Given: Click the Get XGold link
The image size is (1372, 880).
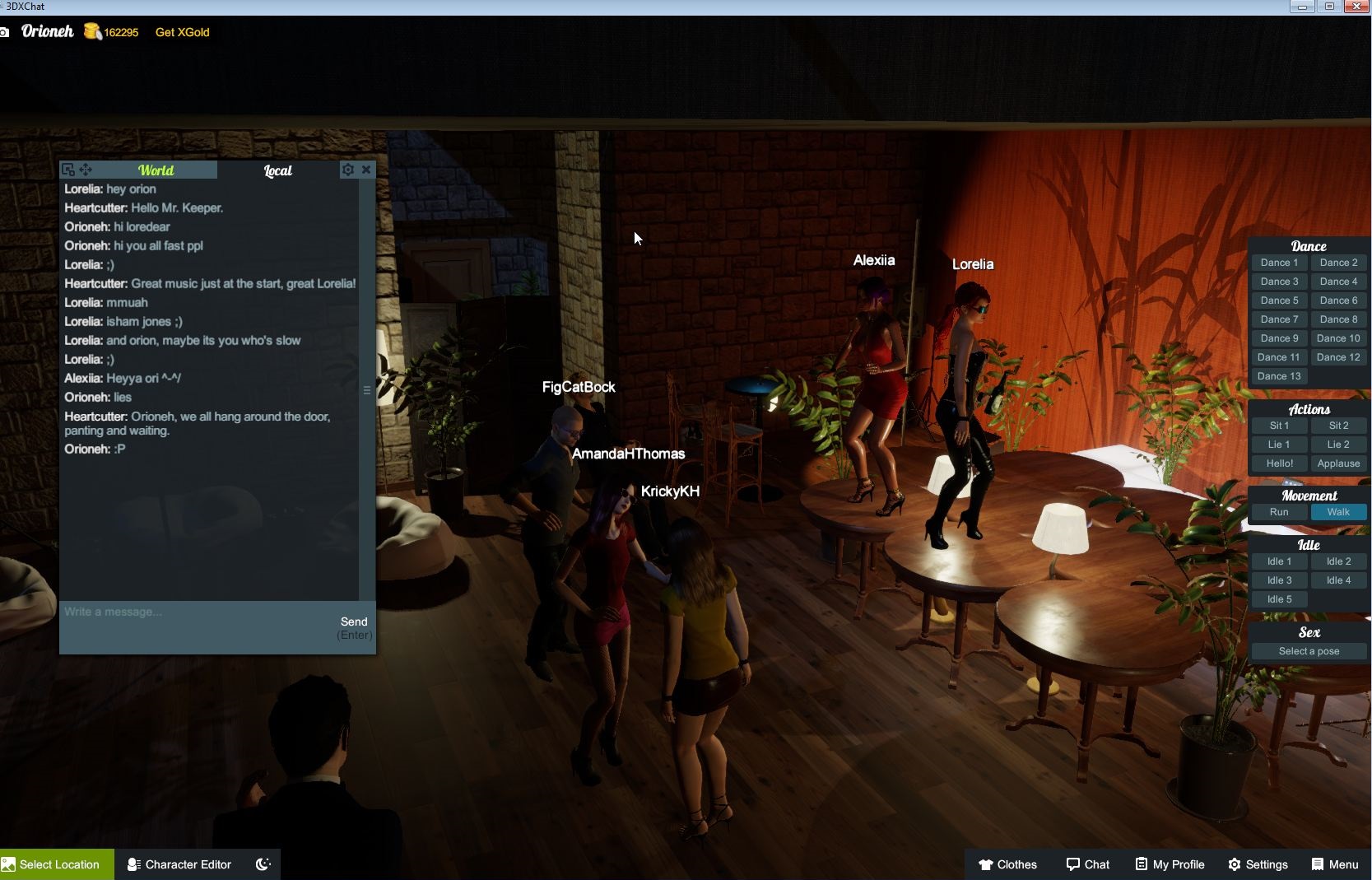Looking at the screenshot, I should (182, 32).
